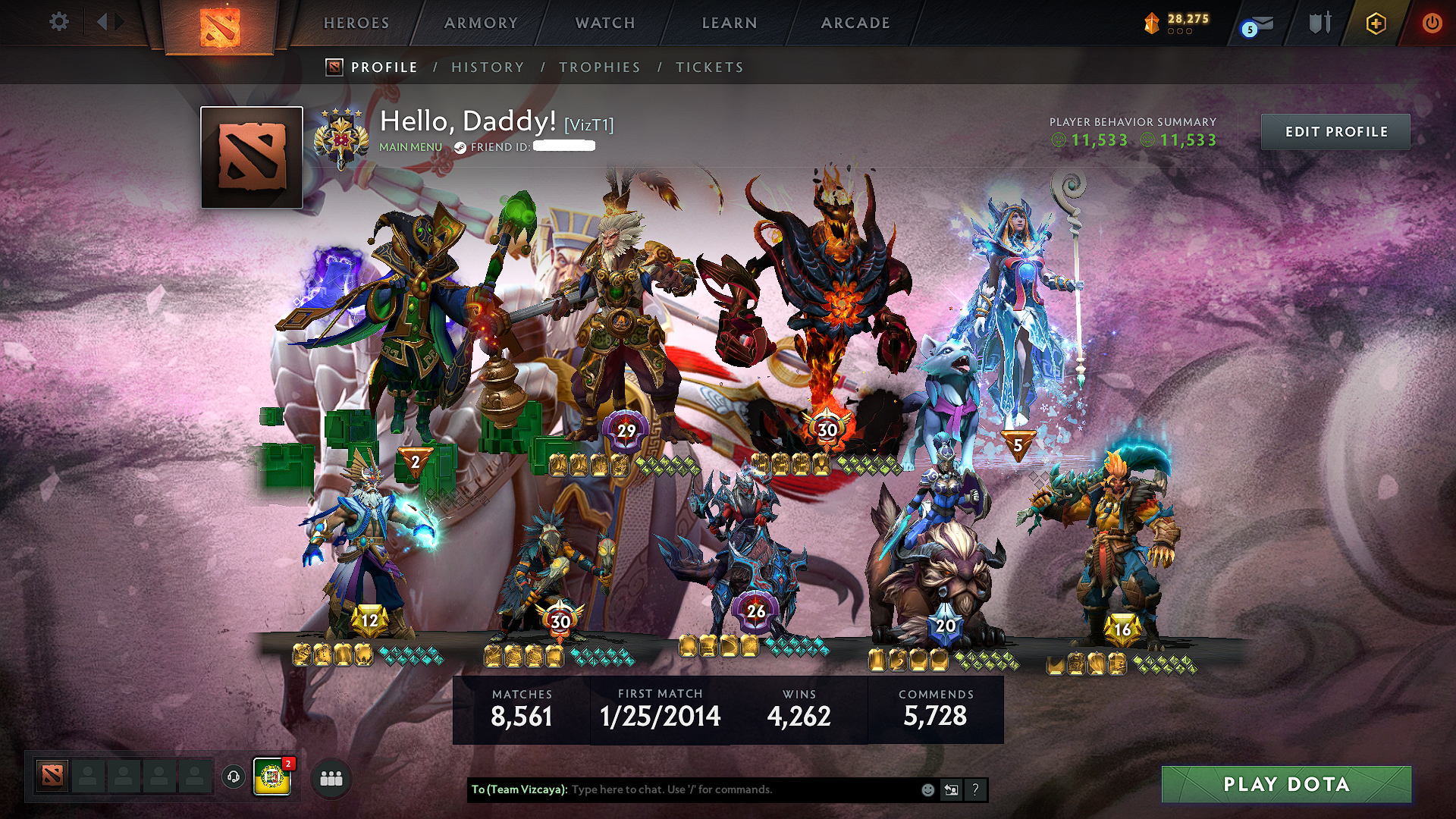1456x819 pixels.
Task: Click the Dota 2 logo at top
Action: point(221,27)
